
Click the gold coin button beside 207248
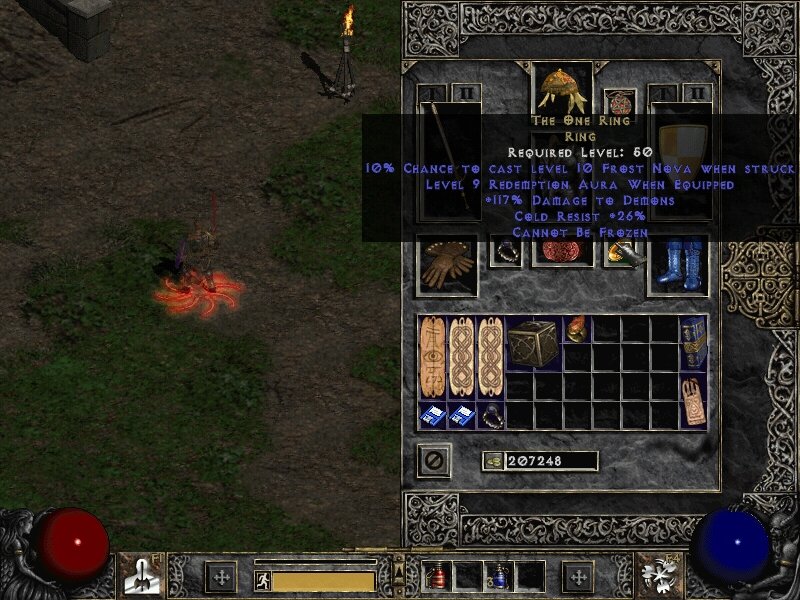pos(492,461)
